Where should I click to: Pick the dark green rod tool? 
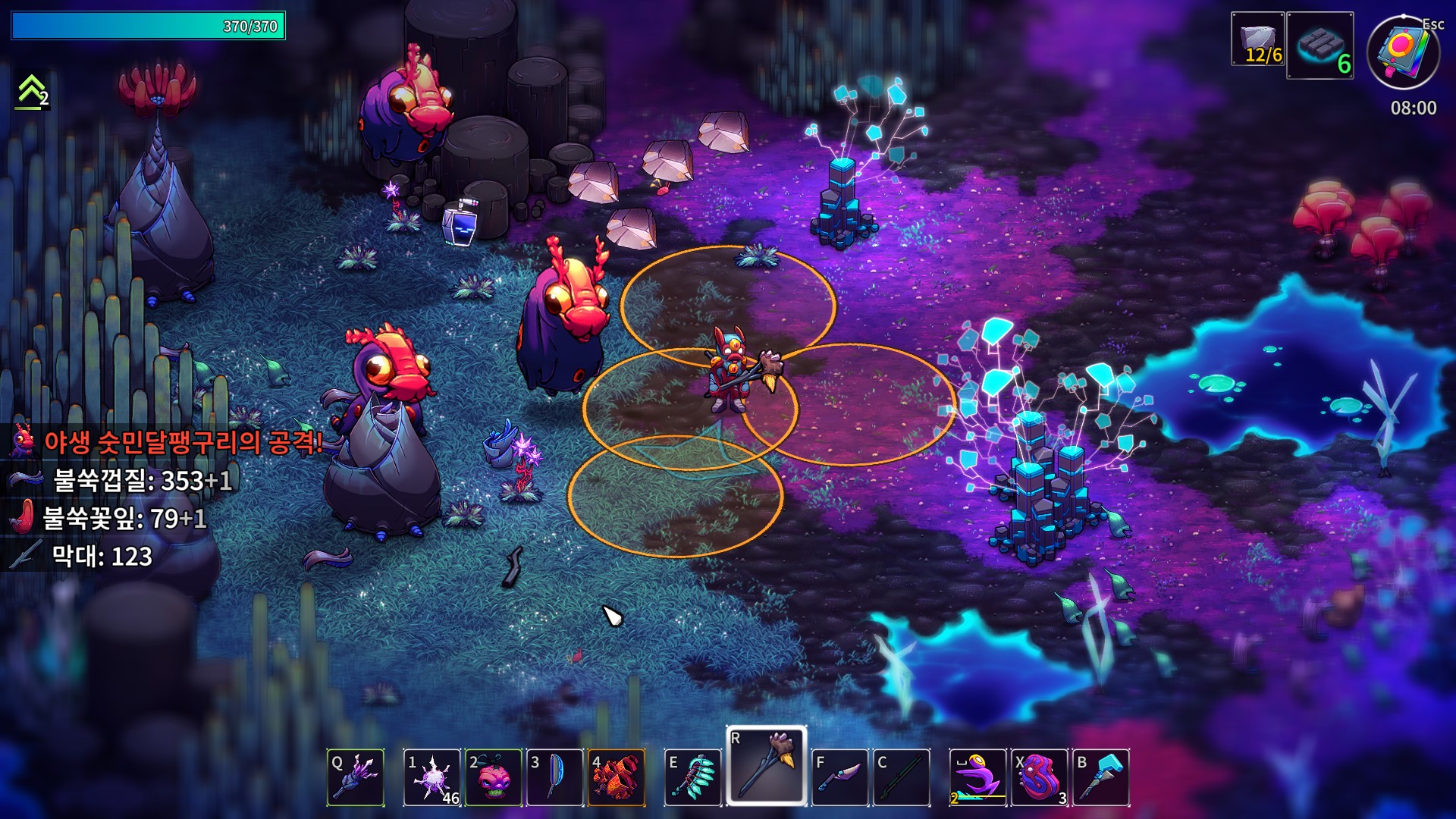pos(902,777)
